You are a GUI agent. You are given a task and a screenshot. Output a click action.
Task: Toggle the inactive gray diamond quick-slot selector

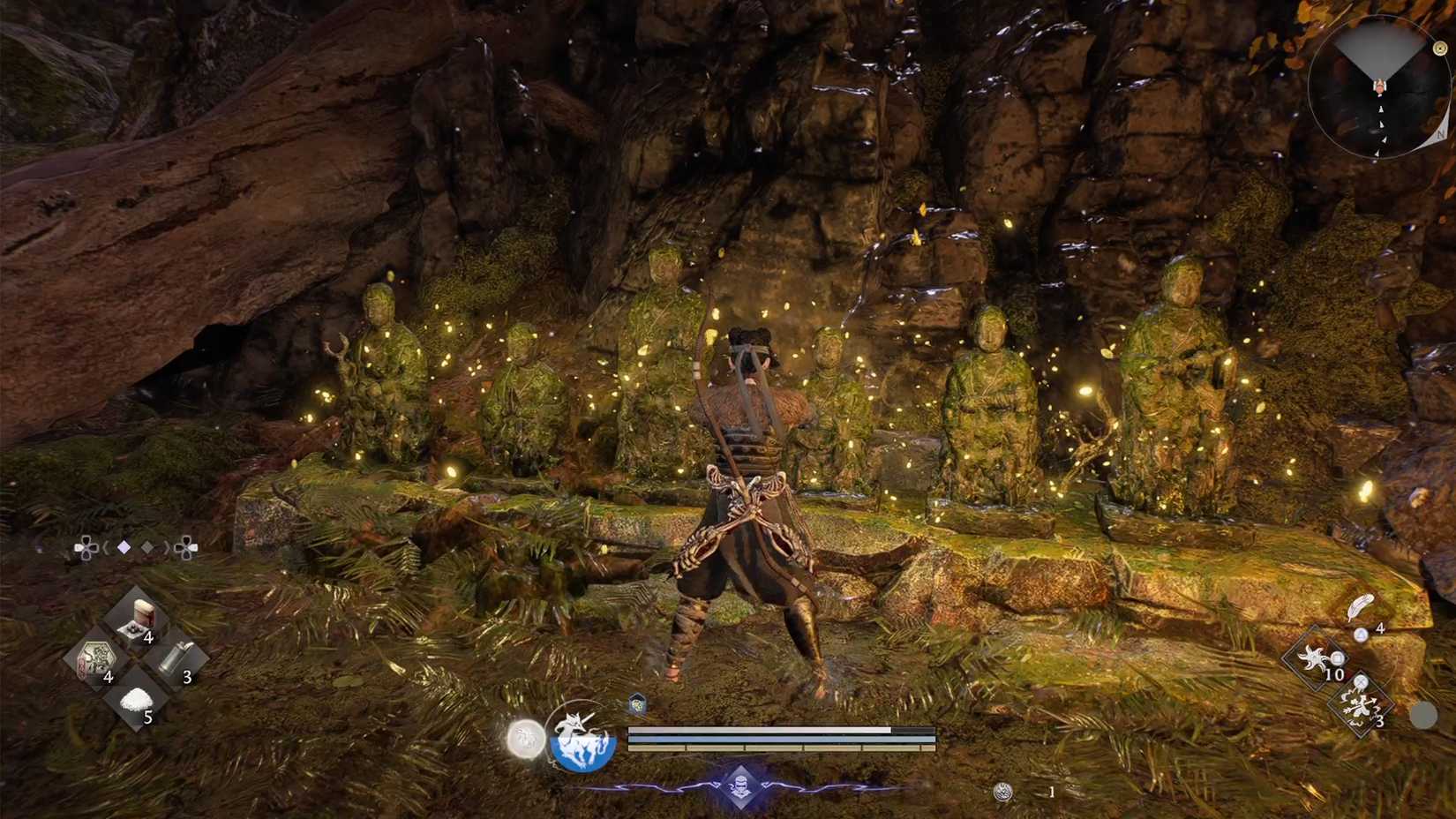point(146,545)
